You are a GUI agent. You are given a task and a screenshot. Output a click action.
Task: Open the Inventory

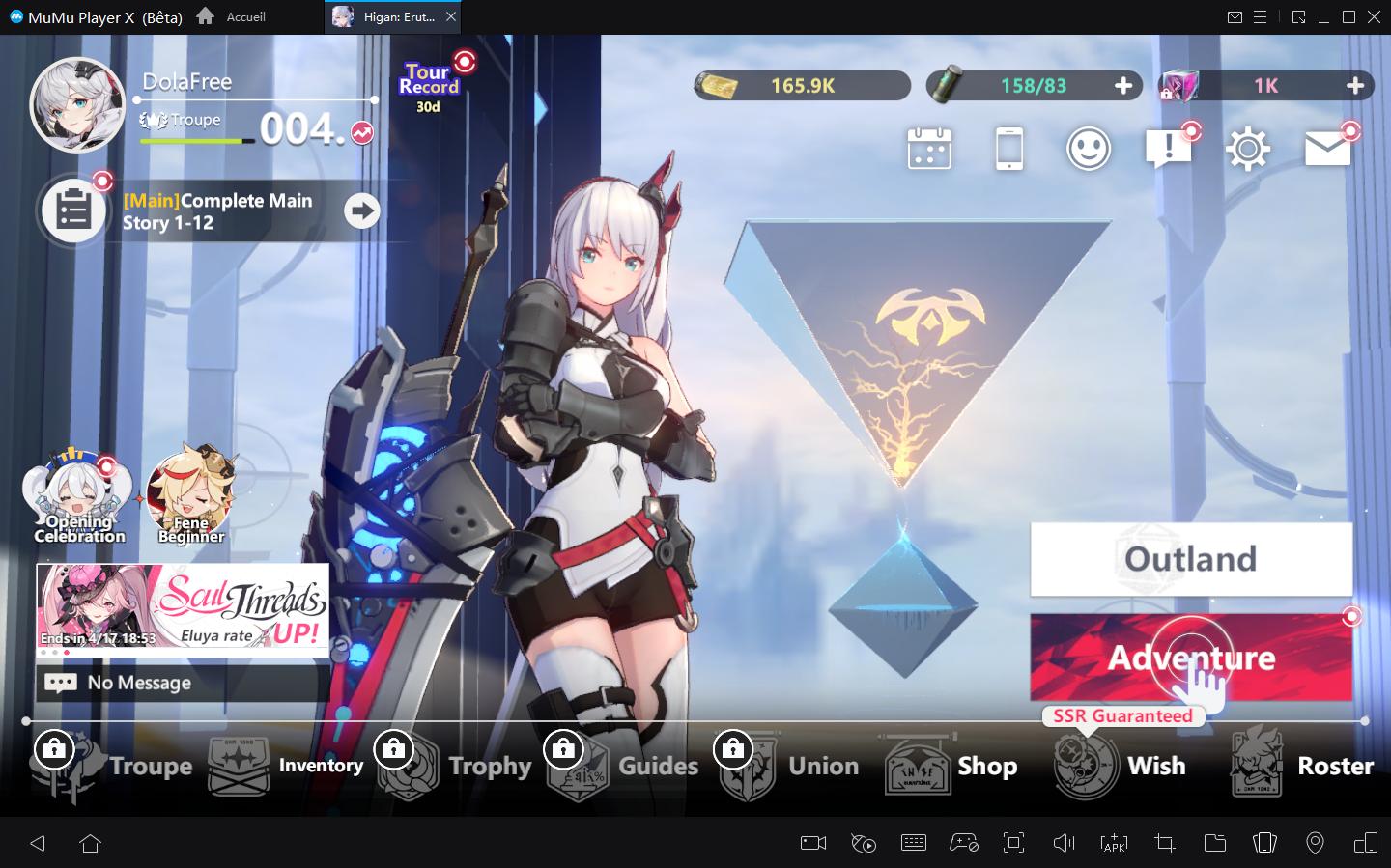pyautogui.click(x=287, y=766)
